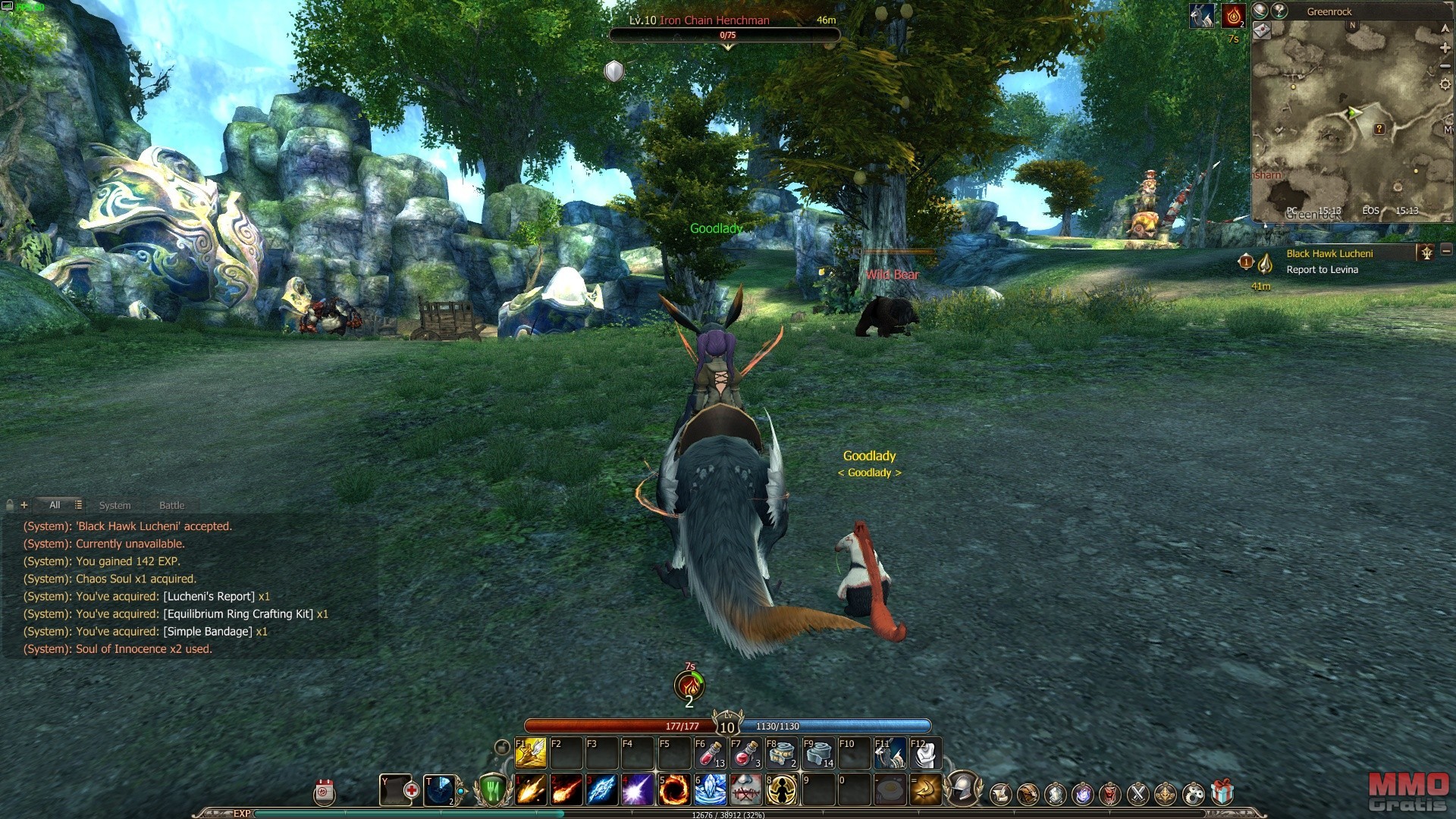Cast the fire ring skill in slot 5
Image resolution: width=1456 pixels, height=819 pixels.
(673, 790)
